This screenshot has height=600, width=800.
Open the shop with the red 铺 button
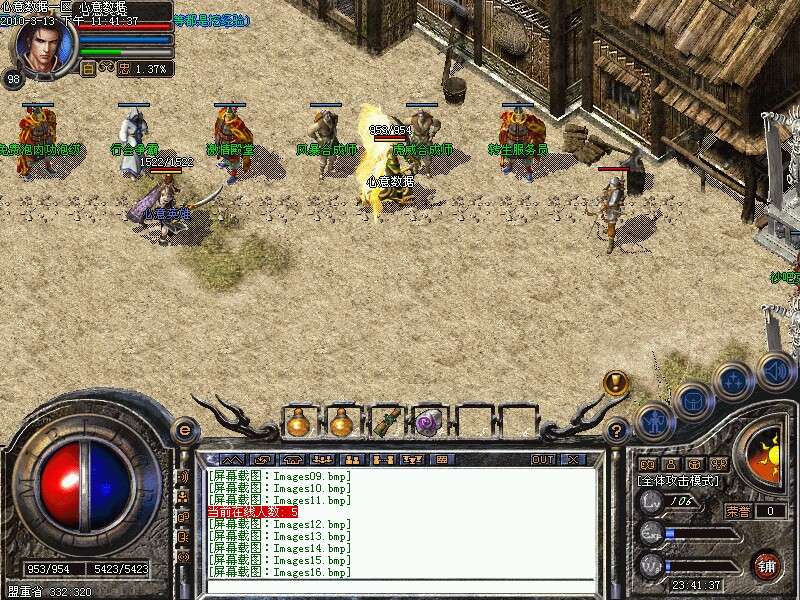(x=766, y=563)
